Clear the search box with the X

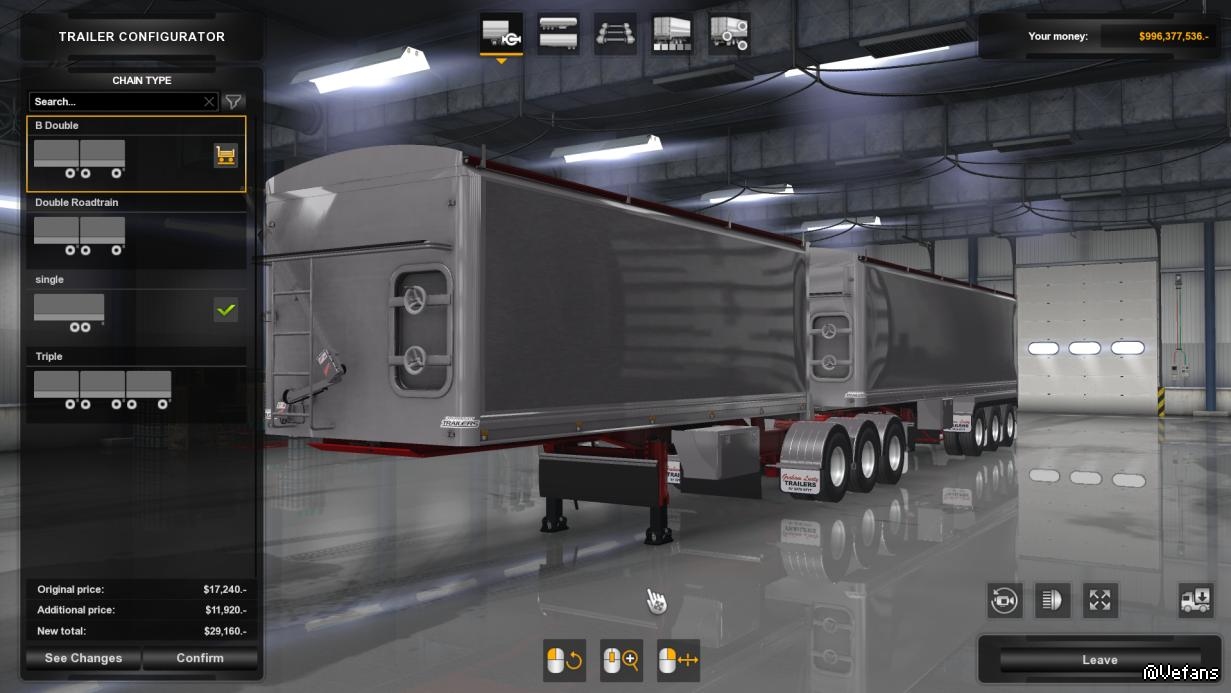pyautogui.click(x=209, y=102)
